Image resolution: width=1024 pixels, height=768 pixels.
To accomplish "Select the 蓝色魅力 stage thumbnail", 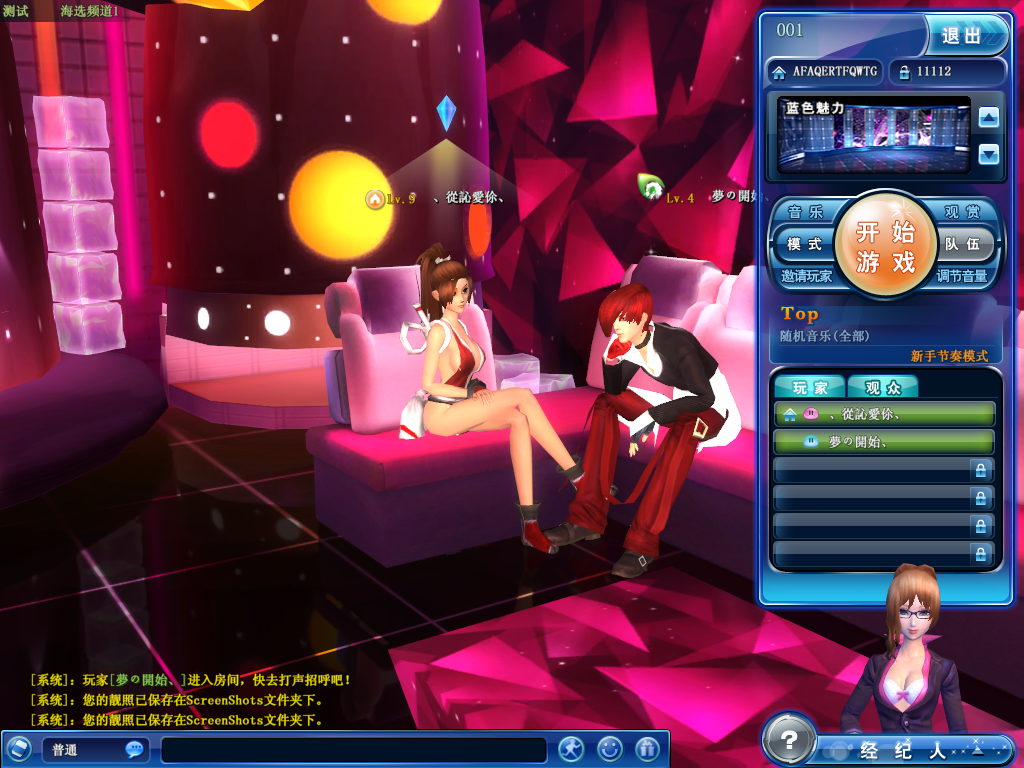I will [x=874, y=135].
